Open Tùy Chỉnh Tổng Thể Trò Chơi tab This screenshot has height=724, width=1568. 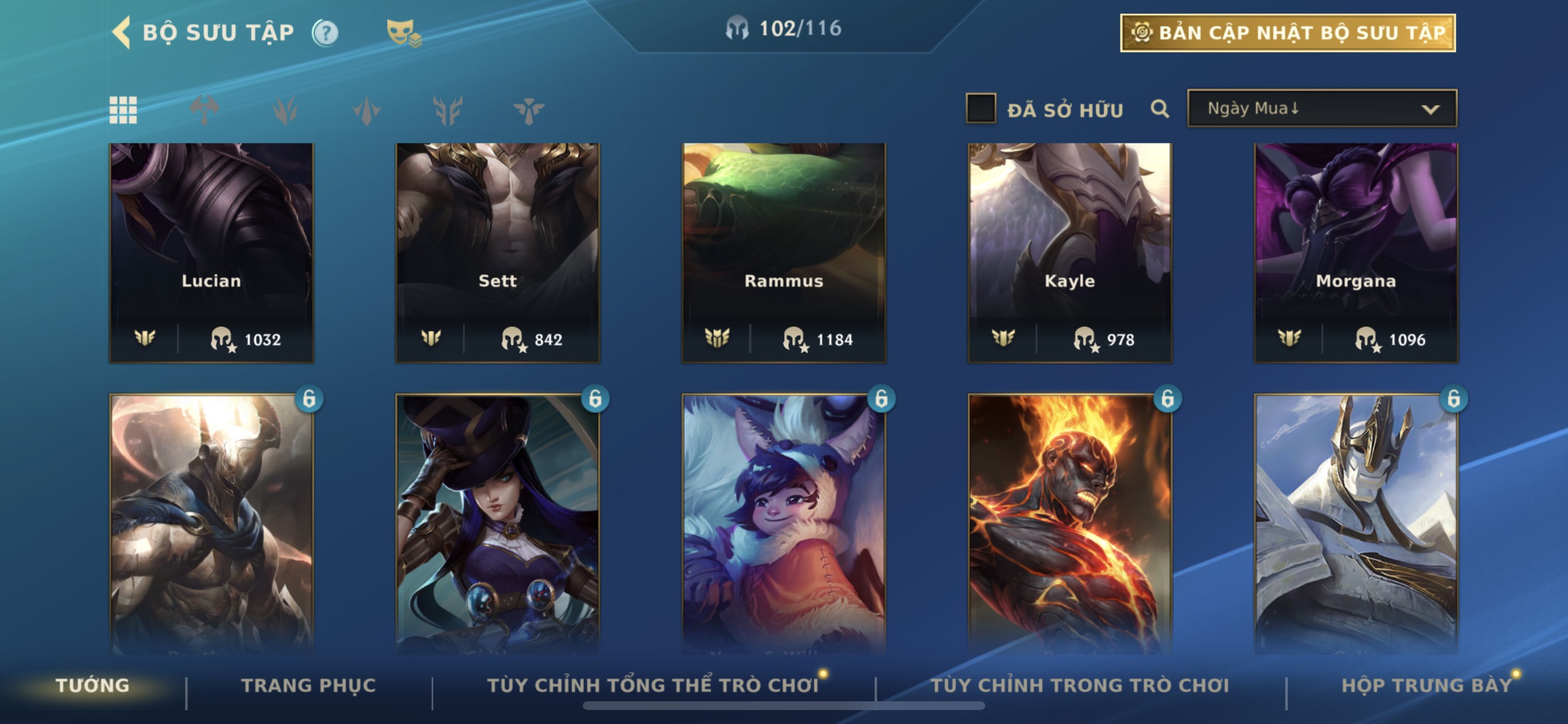tap(653, 686)
